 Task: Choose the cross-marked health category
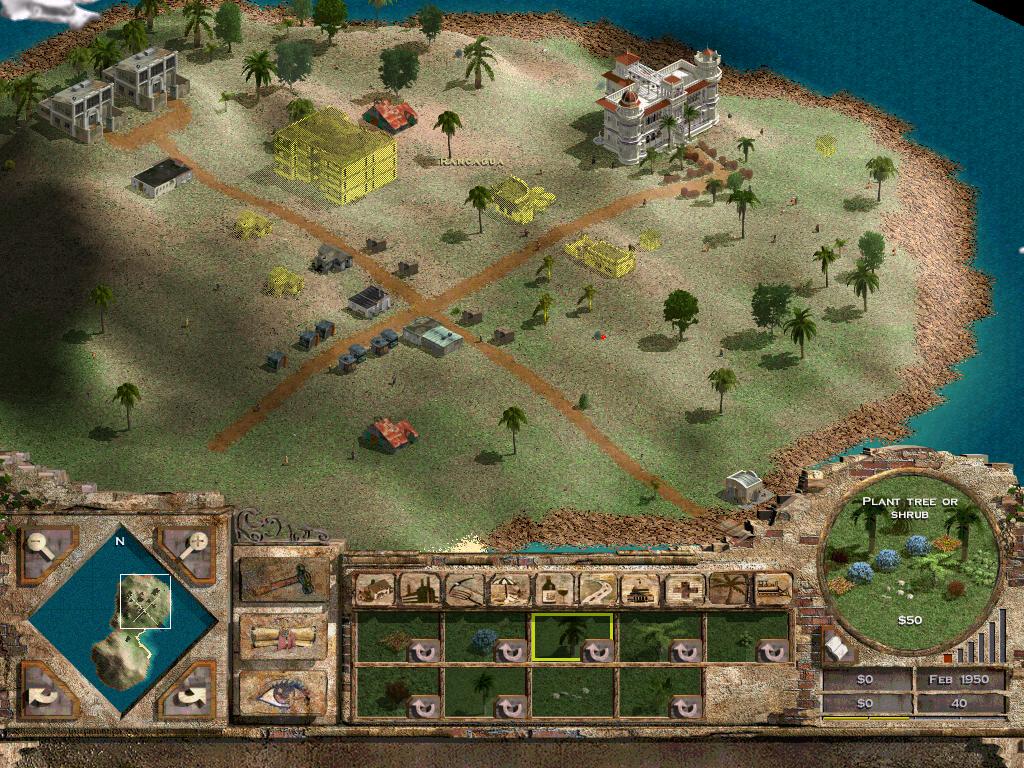pos(685,590)
